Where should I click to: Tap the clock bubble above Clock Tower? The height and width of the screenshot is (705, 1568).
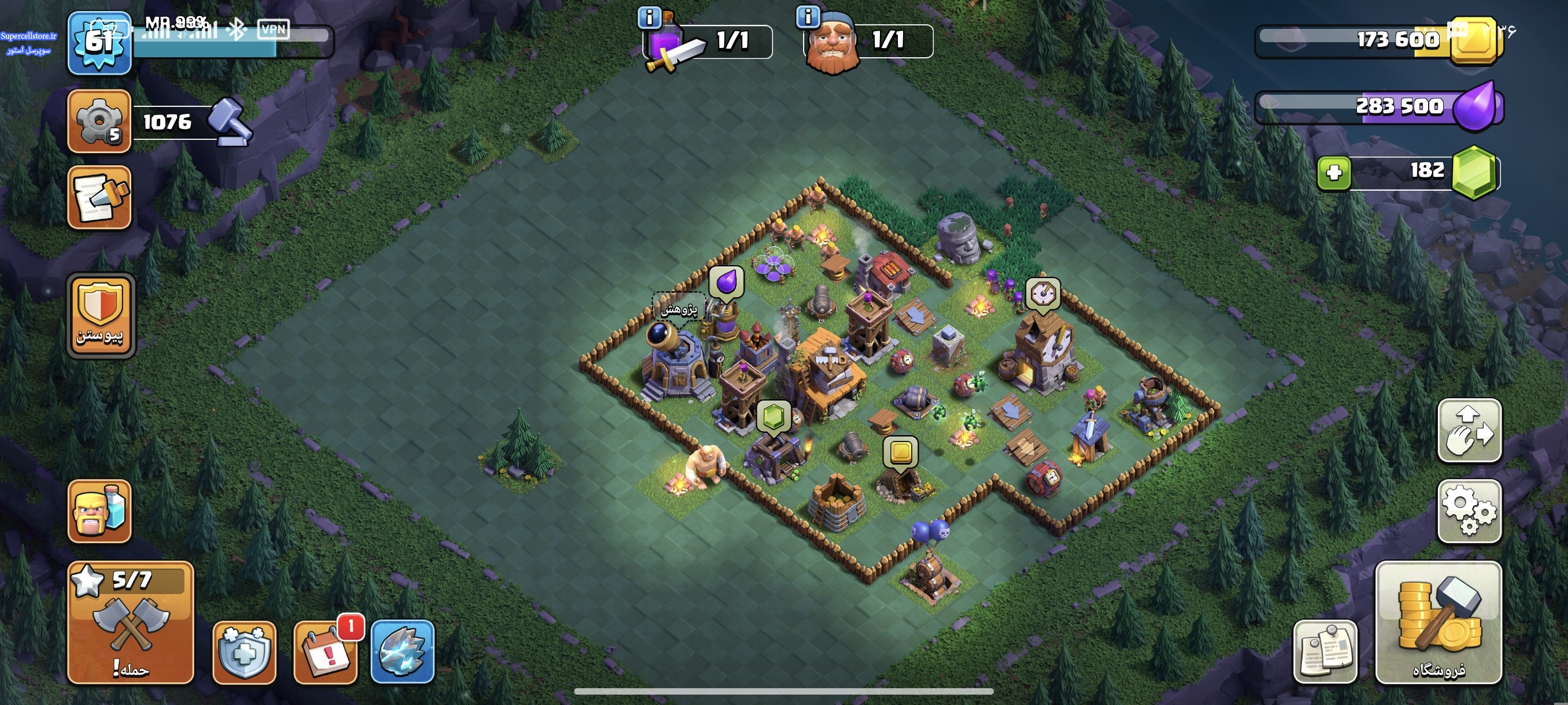1042,294
